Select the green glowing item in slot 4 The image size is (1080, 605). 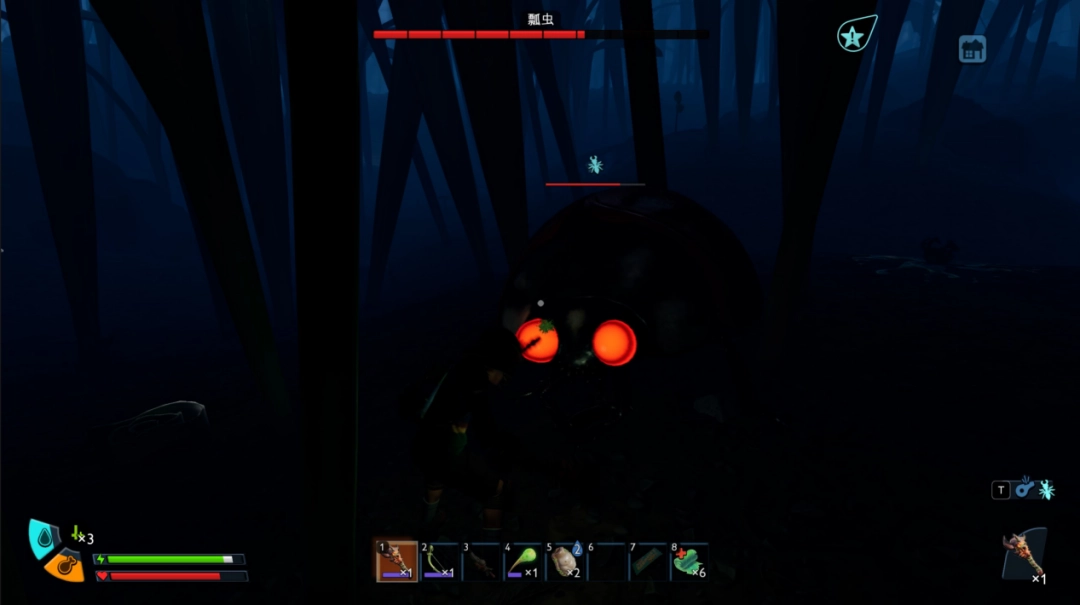point(523,562)
